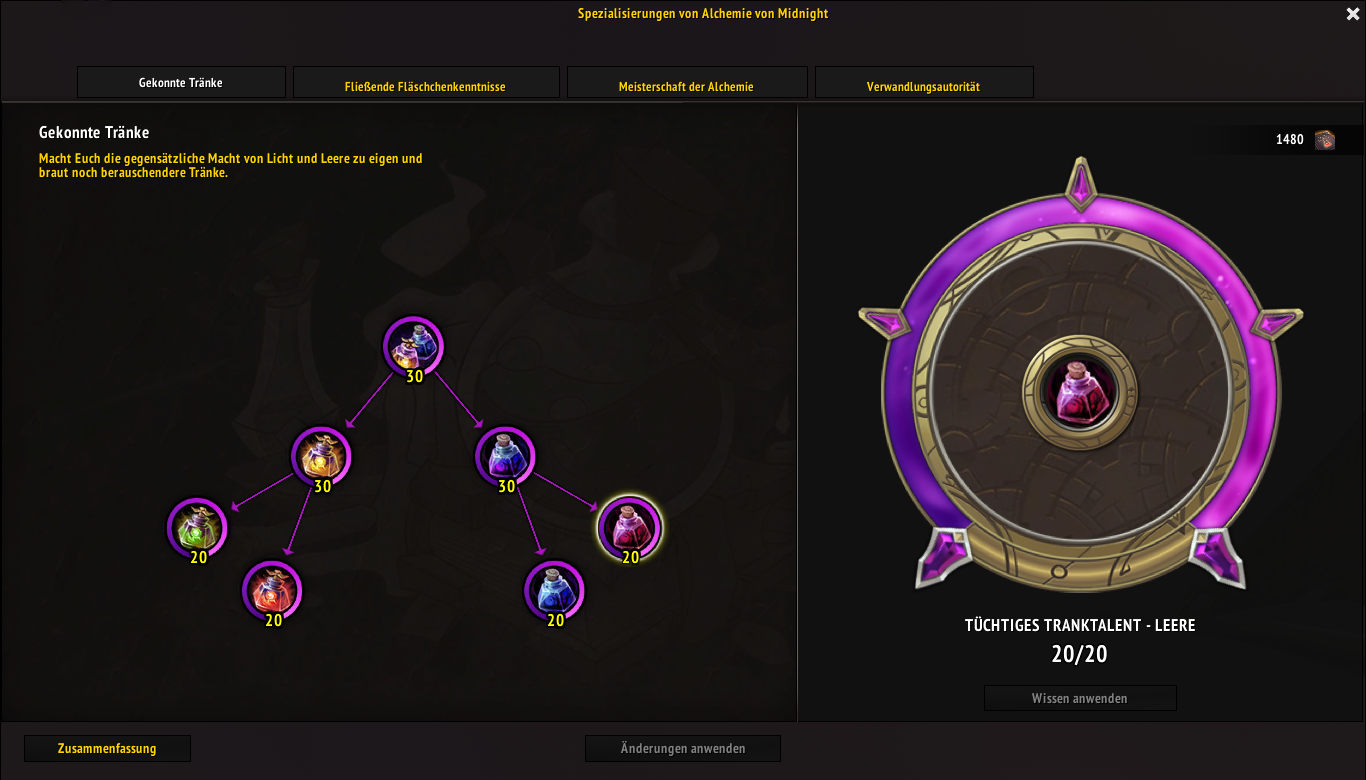Apply knowledge with Wissen anwenden
1366x780 pixels.
click(1079, 698)
